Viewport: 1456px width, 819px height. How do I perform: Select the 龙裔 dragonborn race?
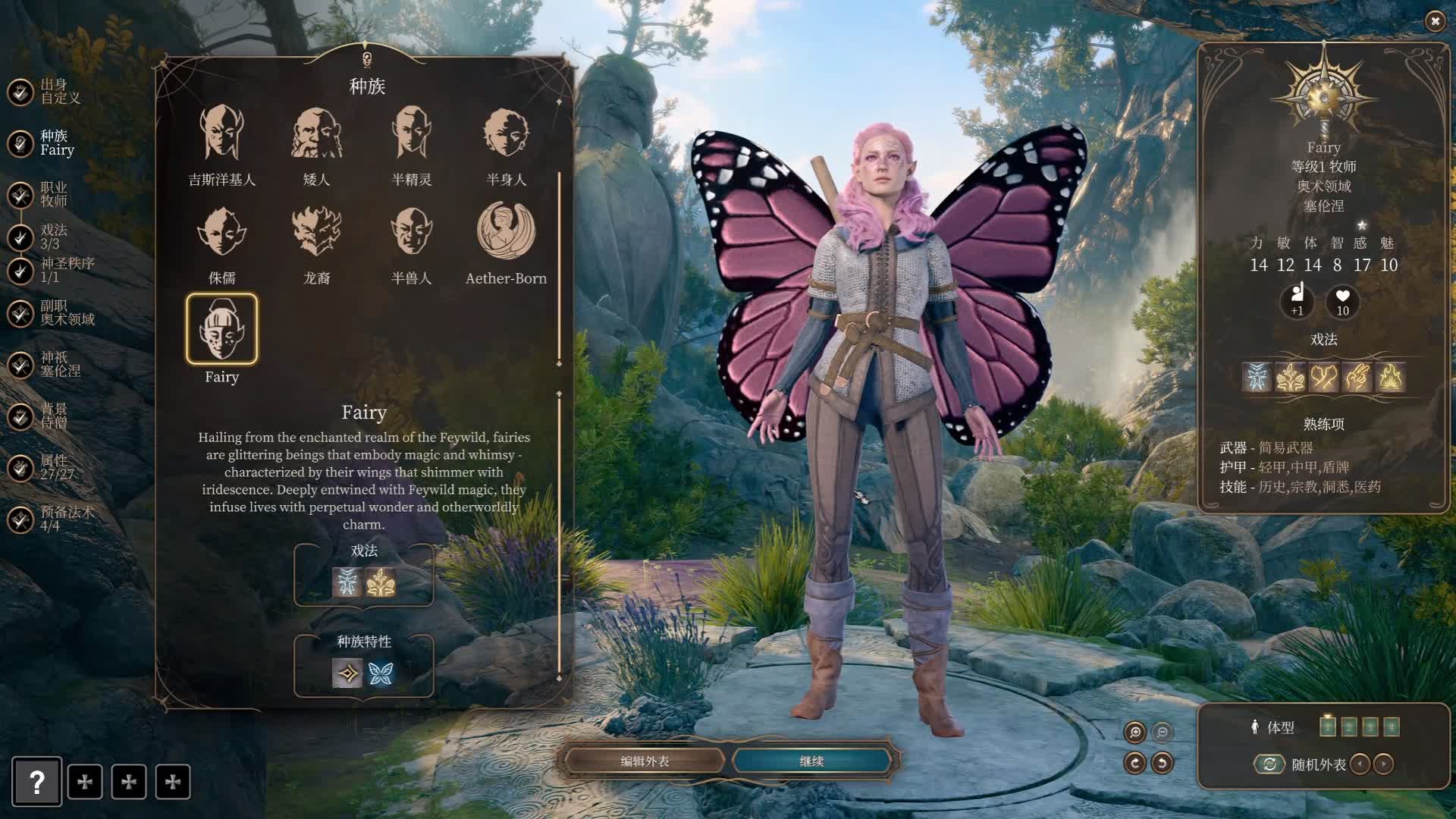click(316, 232)
